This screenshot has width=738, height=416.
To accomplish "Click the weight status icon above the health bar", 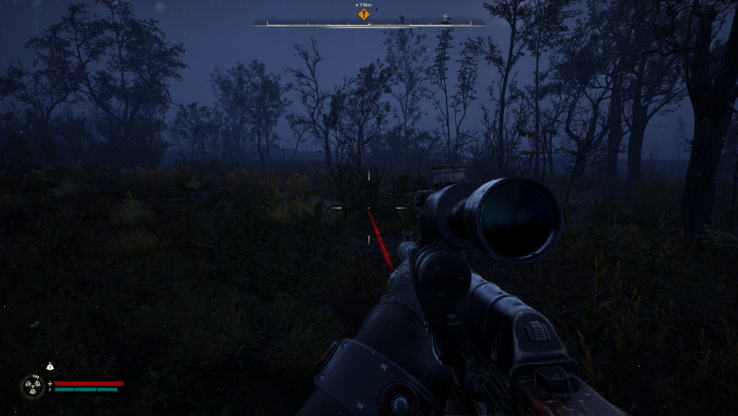I will [x=50, y=367].
